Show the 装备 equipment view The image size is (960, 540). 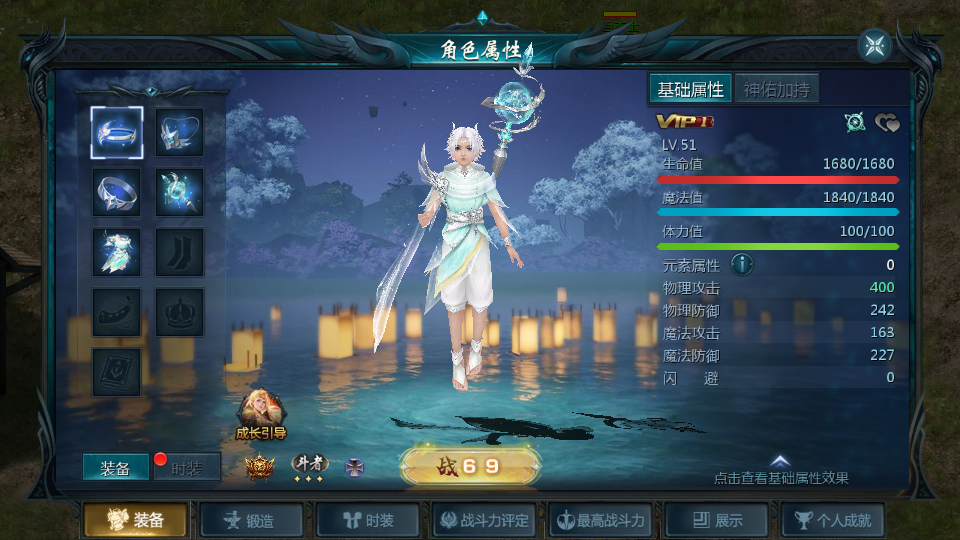click(x=115, y=467)
